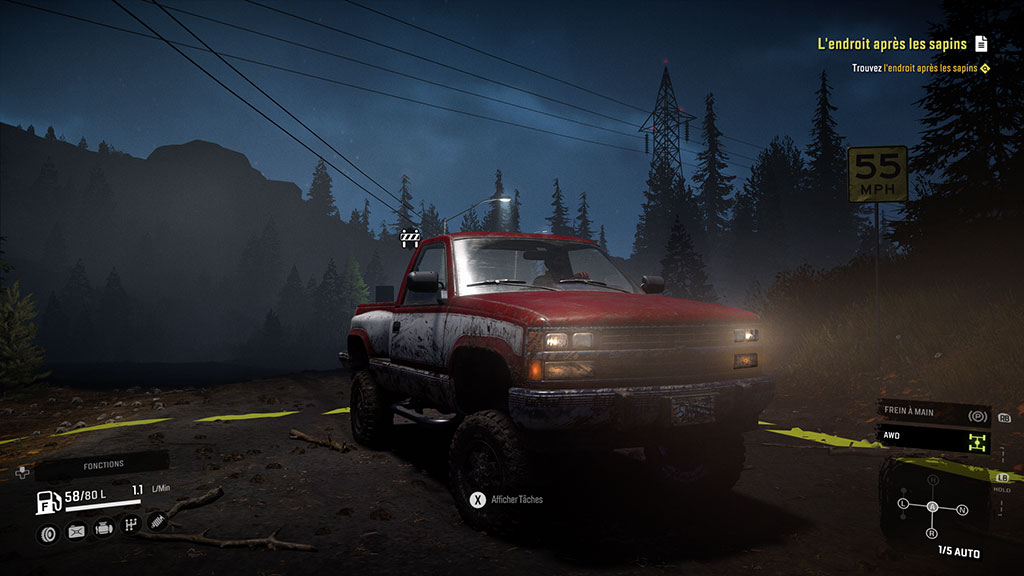Click the barrier marker icon above the truck
Image resolution: width=1024 pixels, height=576 pixels.
tap(410, 237)
